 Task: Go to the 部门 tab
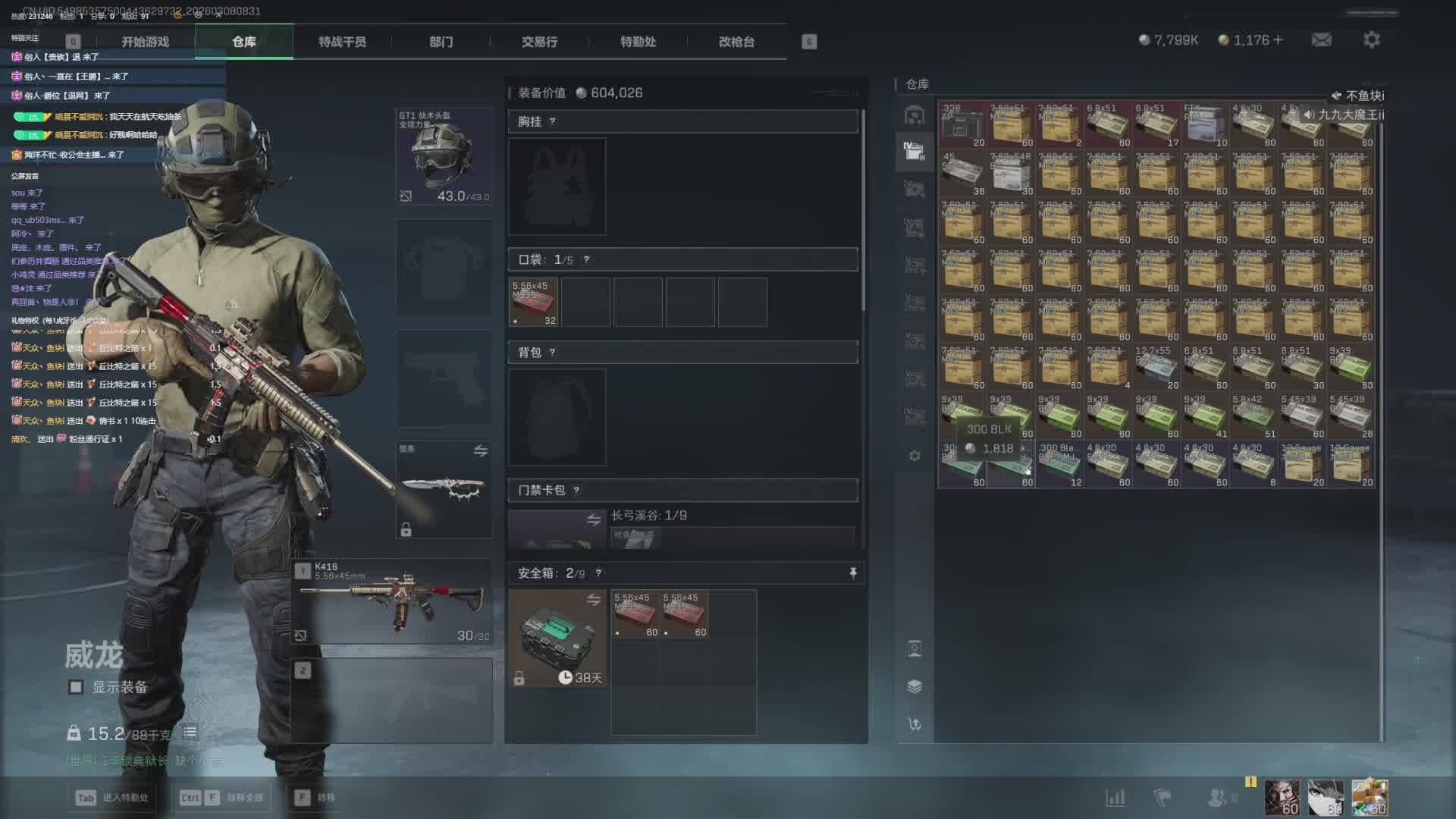[441, 42]
